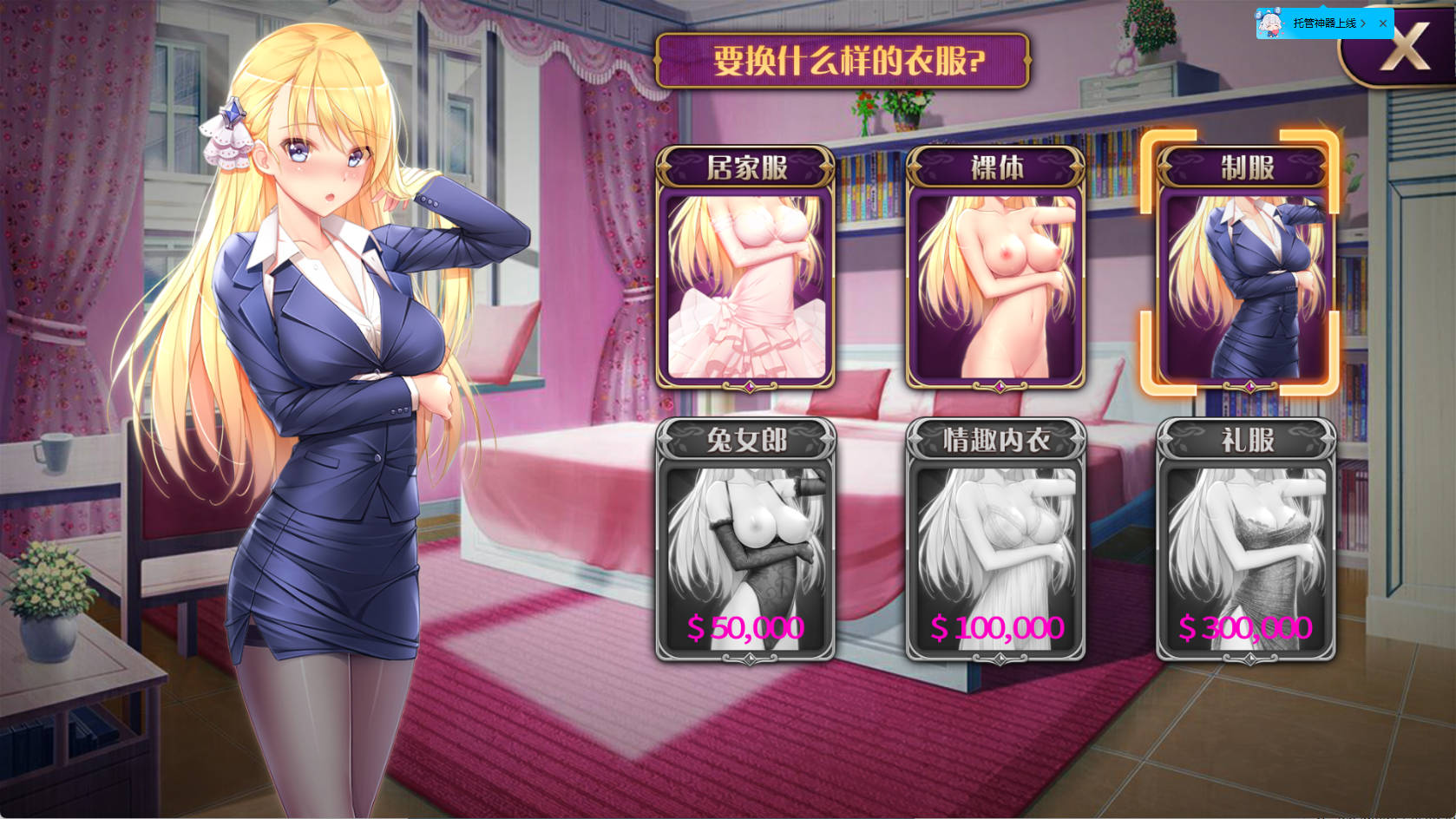The image size is (1456, 819).
Task: Dismiss the 托管神器上线 notification
Action: coord(1383,23)
